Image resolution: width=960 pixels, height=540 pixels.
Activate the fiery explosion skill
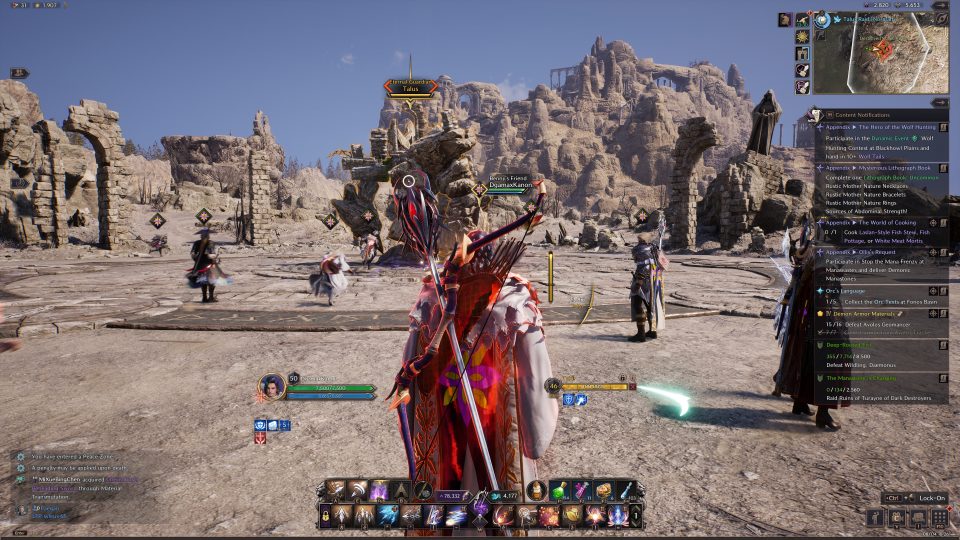(547, 516)
